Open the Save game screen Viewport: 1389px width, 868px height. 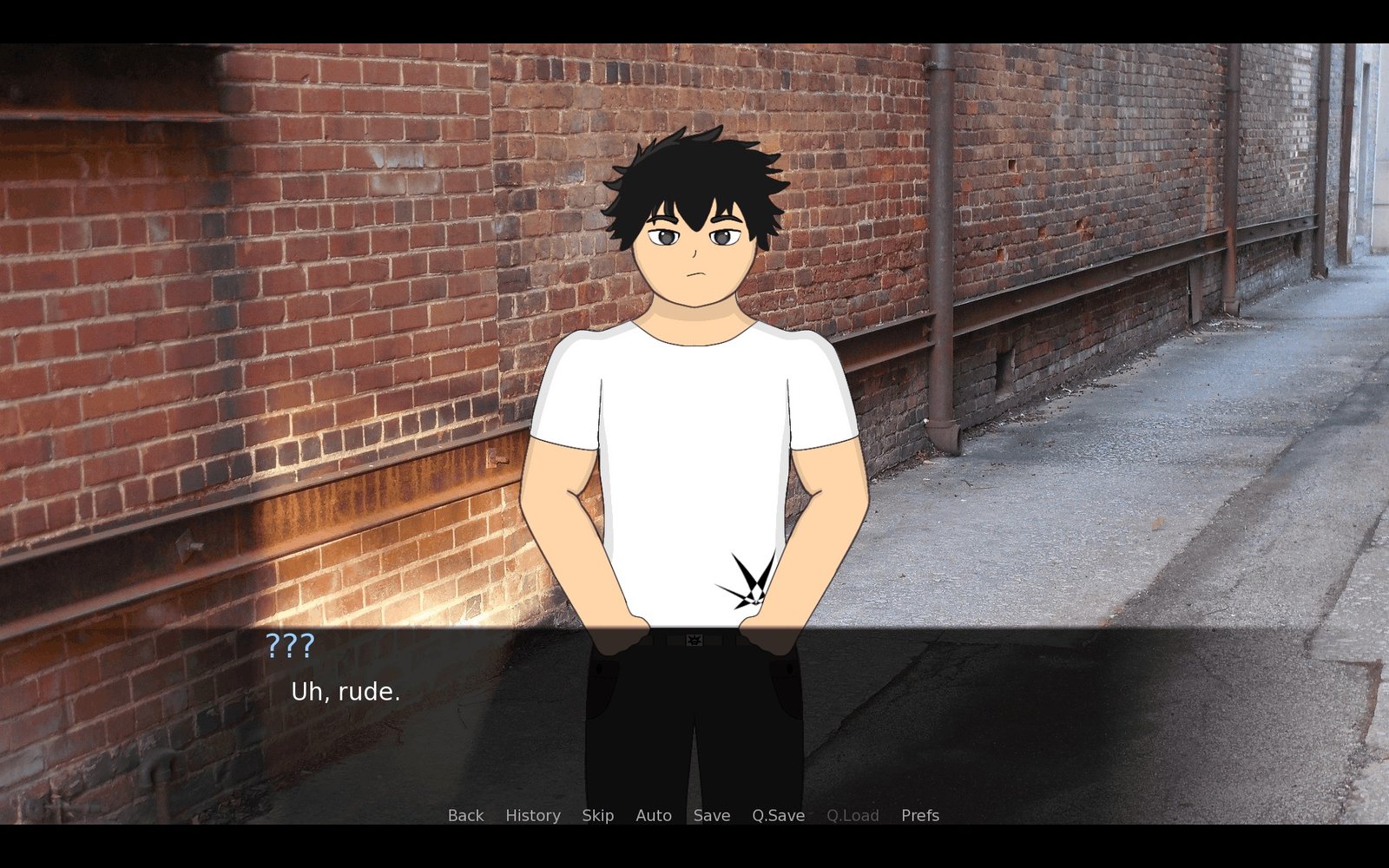pyautogui.click(x=711, y=815)
